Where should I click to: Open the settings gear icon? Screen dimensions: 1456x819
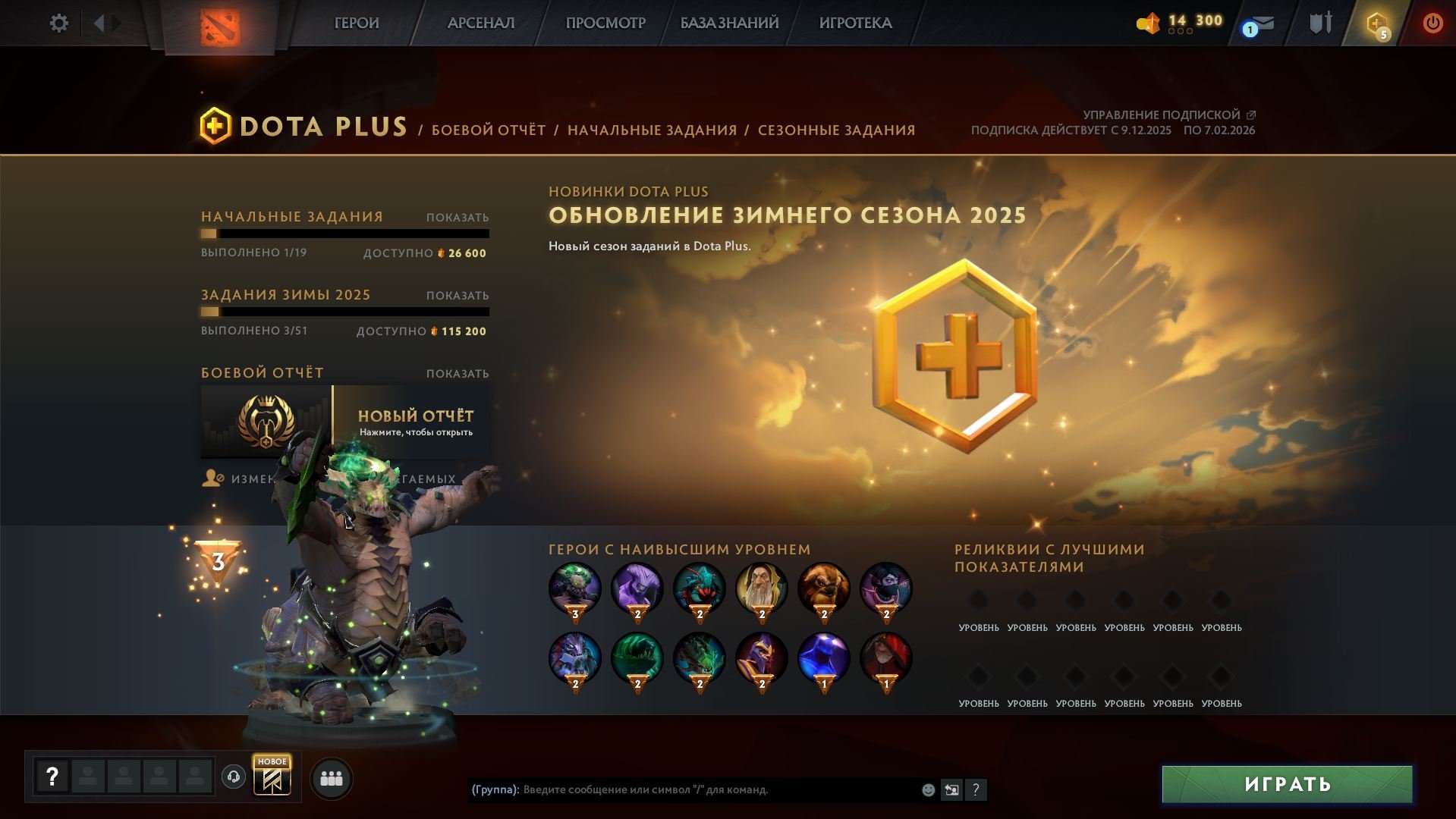pos(58,23)
